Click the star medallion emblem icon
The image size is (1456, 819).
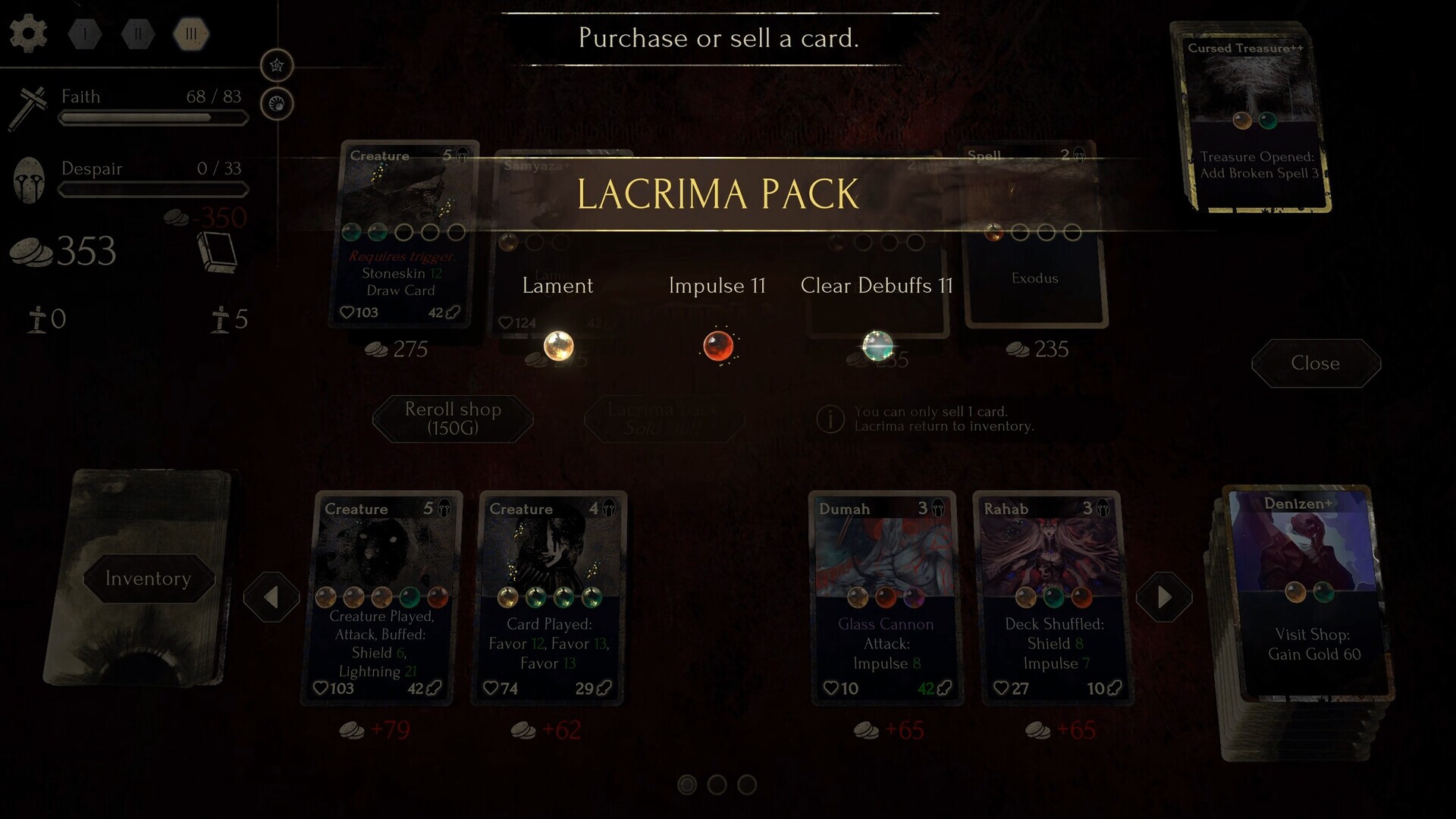click(276, 65)
